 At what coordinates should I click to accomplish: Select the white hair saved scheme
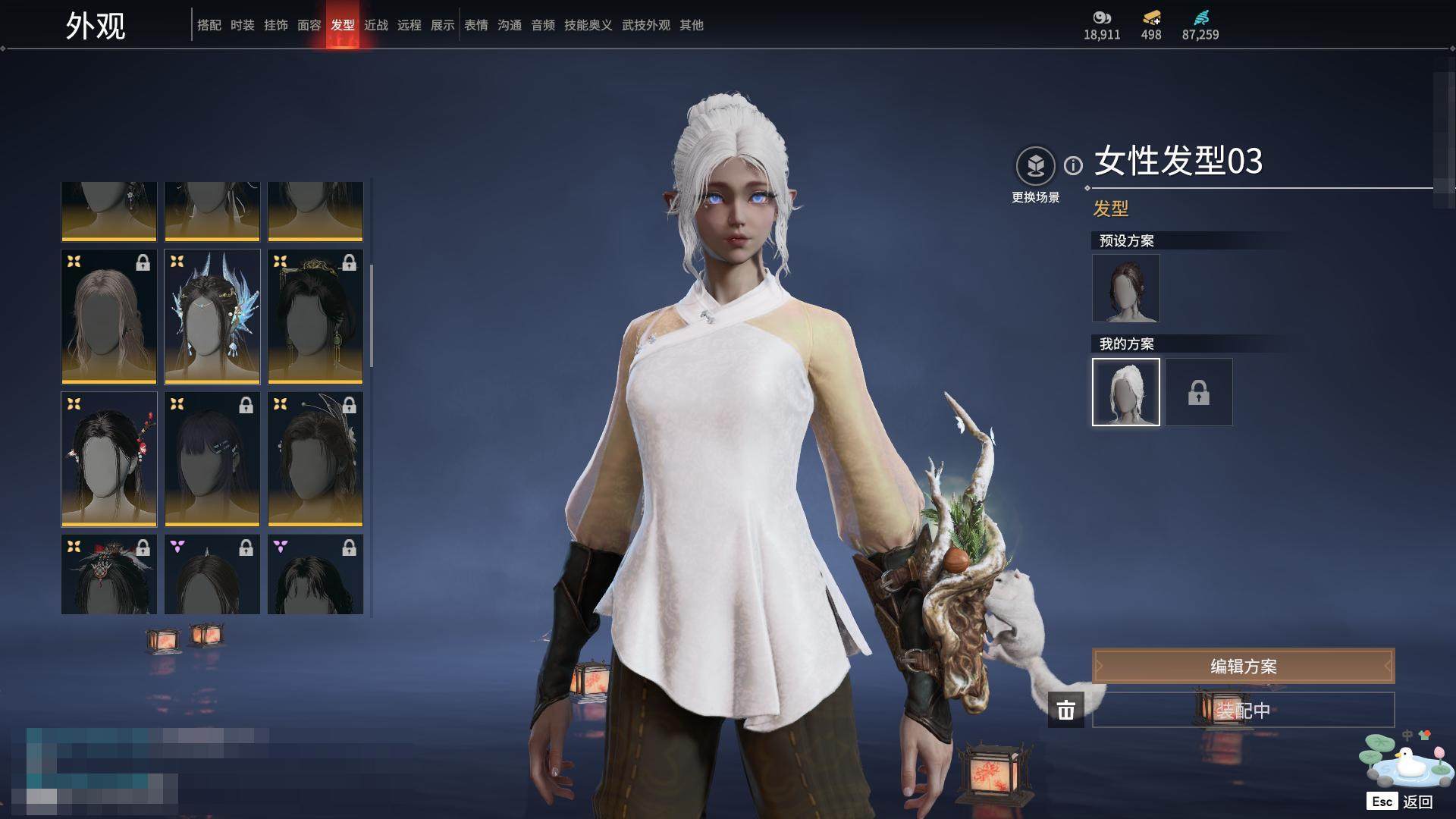(1126, 392)
